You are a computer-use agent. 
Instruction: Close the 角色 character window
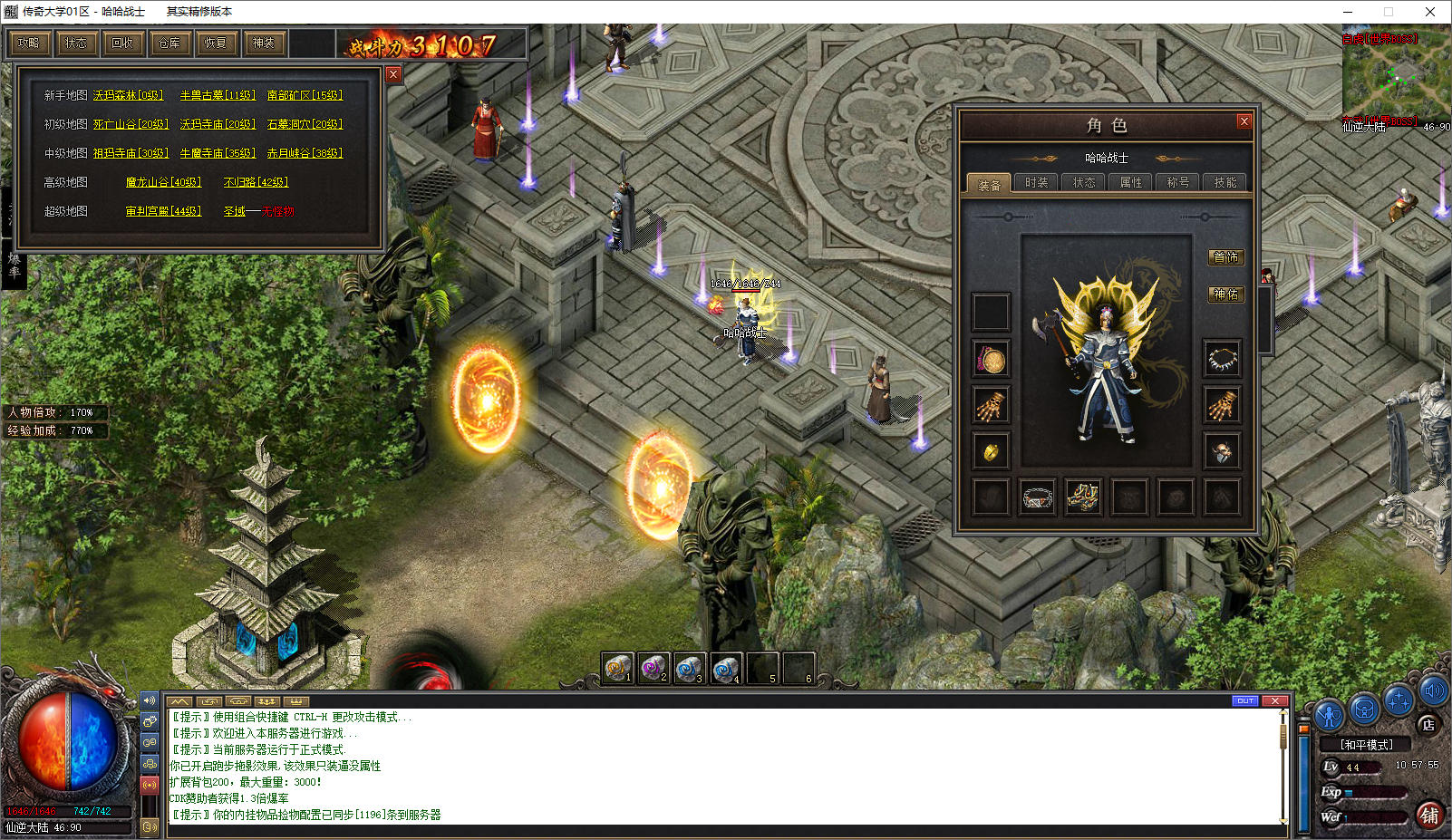pyautogui.click(x=1244, y=121)
